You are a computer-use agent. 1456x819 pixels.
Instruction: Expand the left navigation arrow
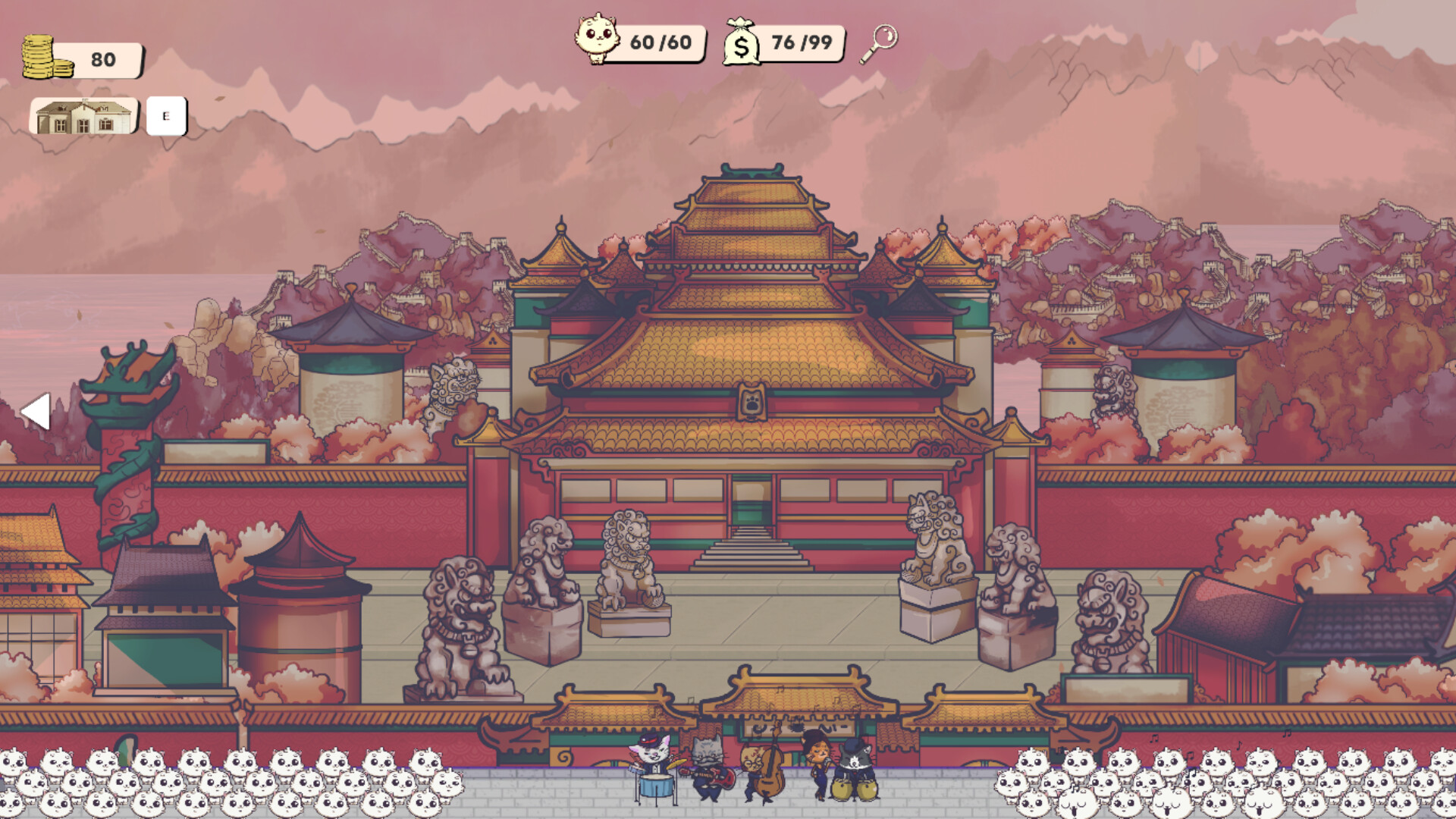coord(37,410)
